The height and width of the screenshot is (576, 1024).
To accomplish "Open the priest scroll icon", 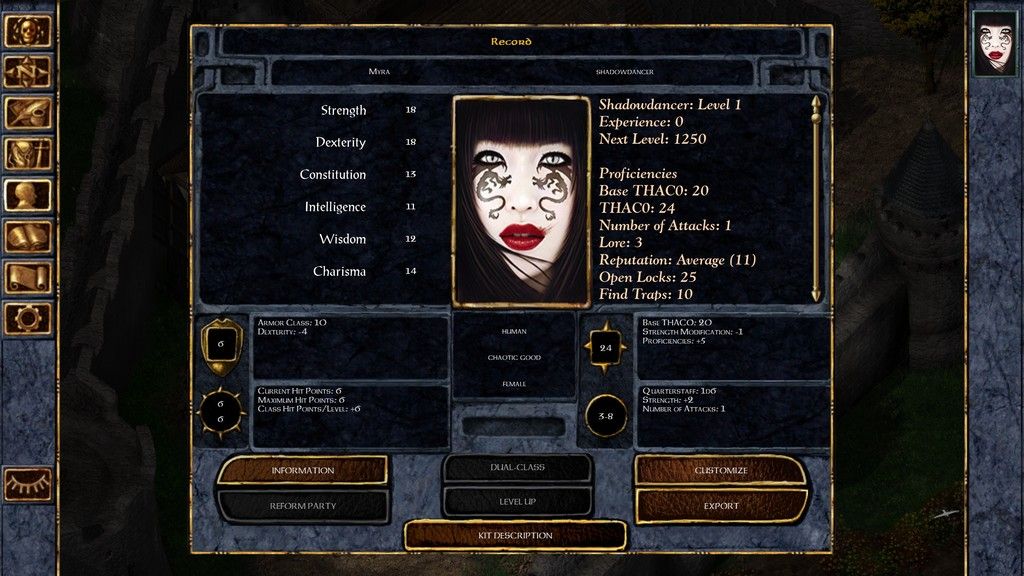I will (x=28, y=277).
